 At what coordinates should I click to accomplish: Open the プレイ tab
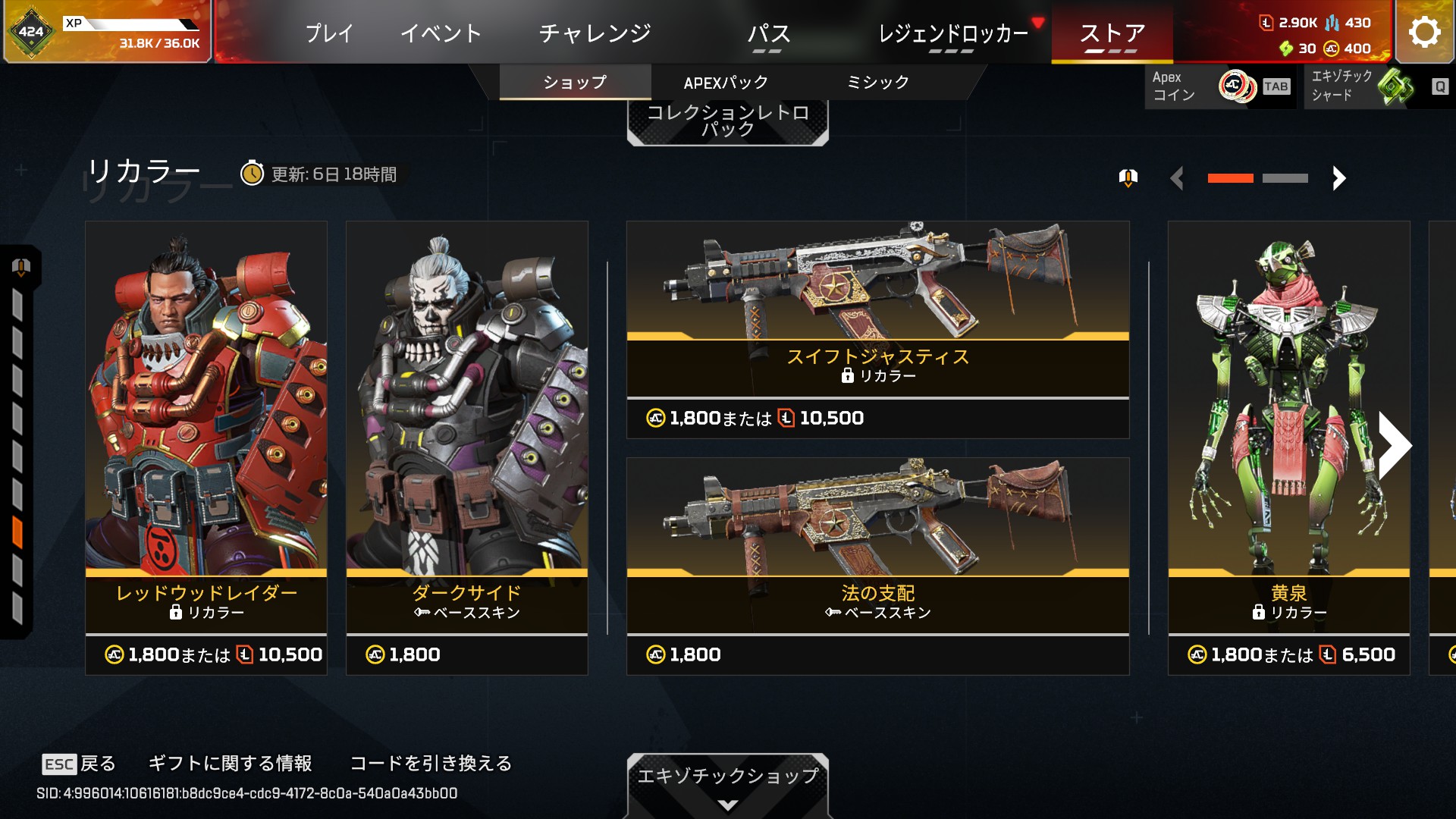pyautogui.click(x=329, y=33)
